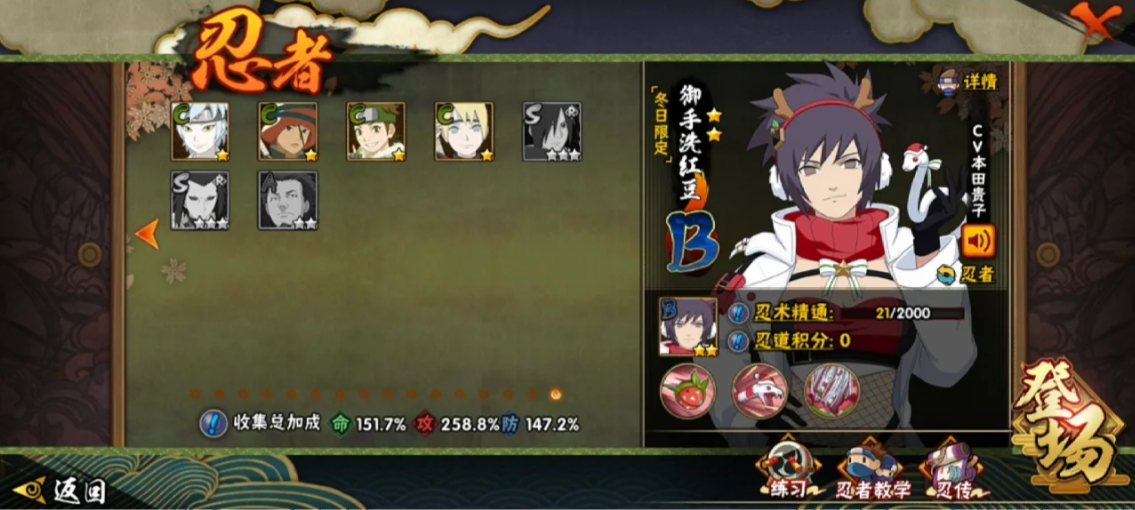Select the white-haired C-rank ninja portrait
This screenshot has height=510, width=1135.
pyautogui.click(x=200, y=131)
